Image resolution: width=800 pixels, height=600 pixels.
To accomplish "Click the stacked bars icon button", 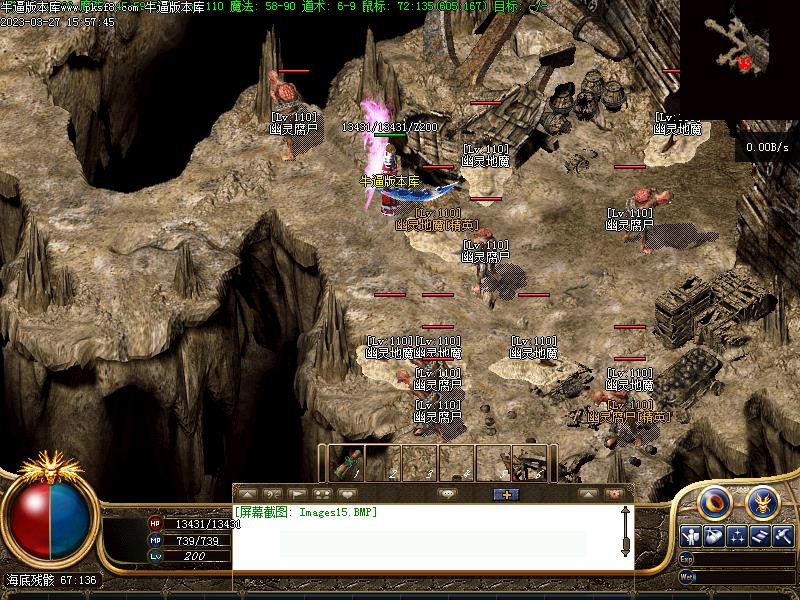I will coord(760,536).
